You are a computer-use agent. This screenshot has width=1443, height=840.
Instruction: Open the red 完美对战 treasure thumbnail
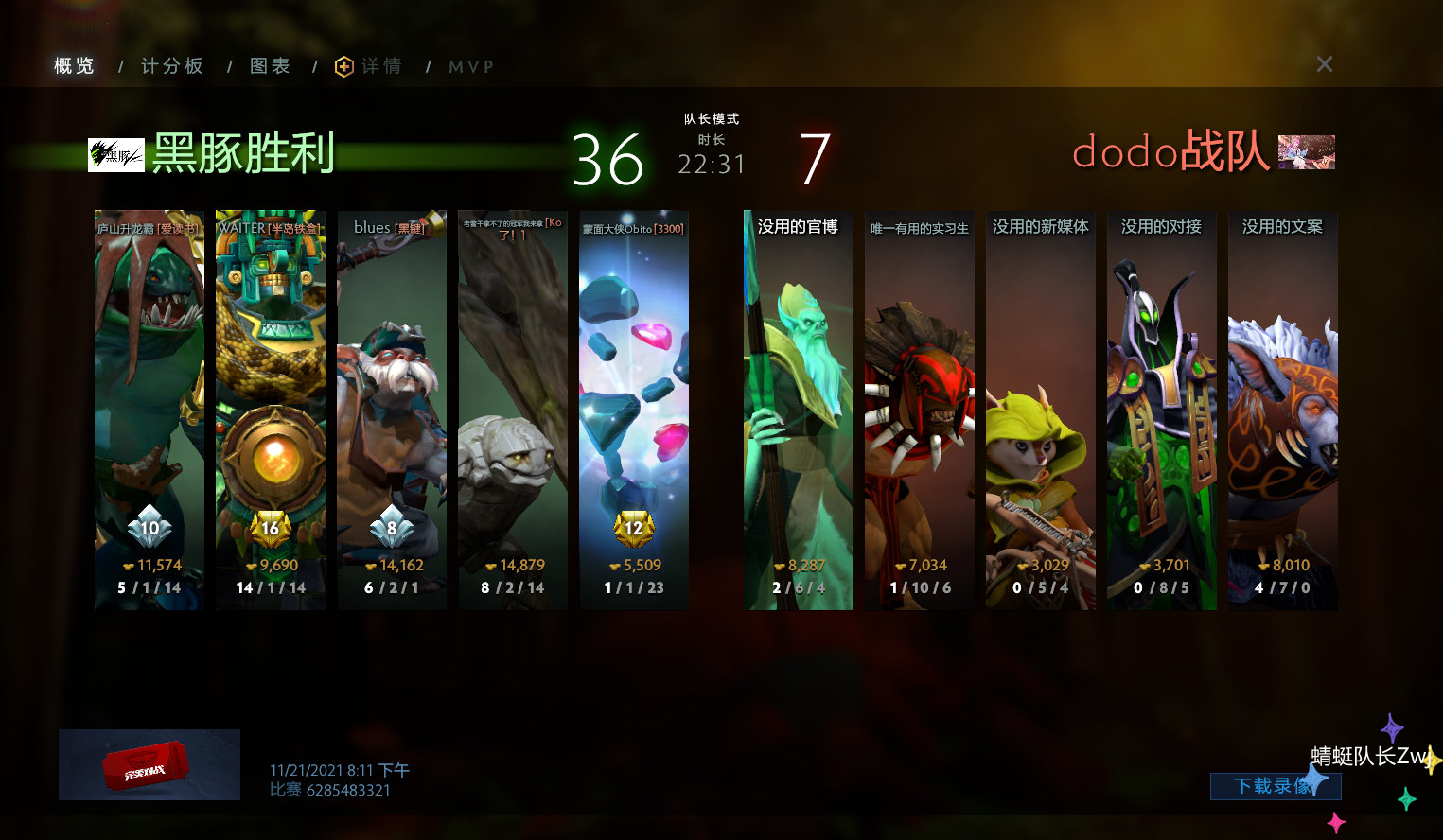point(149,764)
